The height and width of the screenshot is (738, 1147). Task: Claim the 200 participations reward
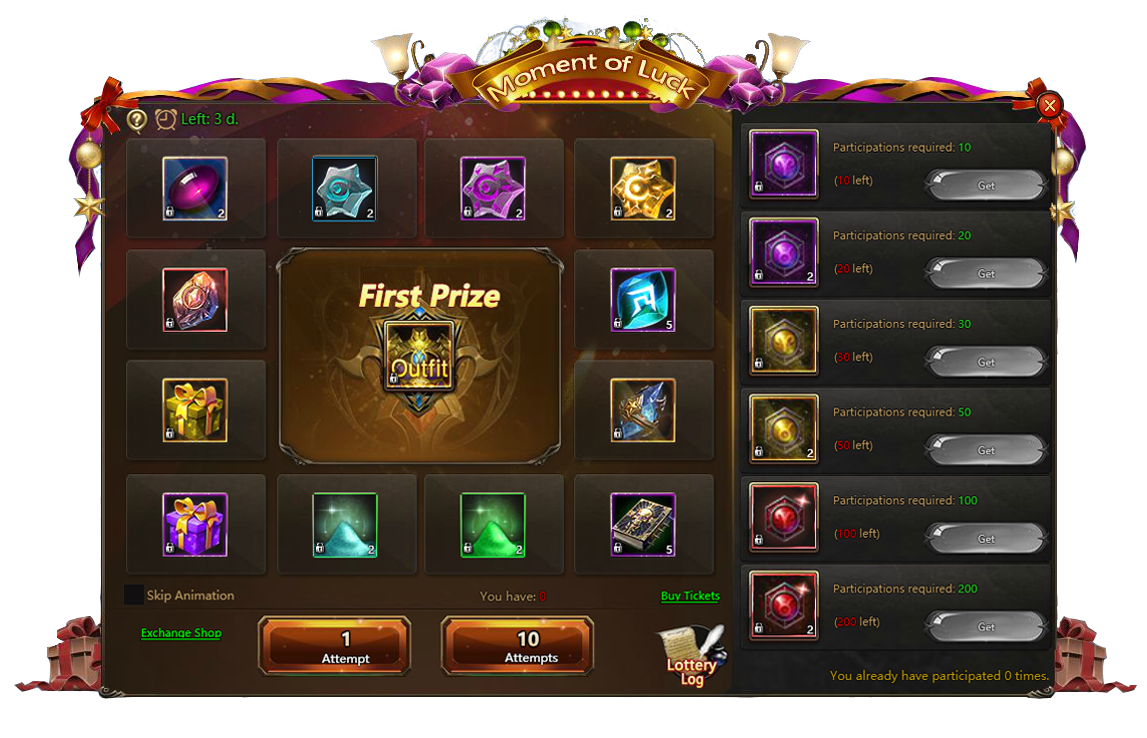[x=986, y=627]
